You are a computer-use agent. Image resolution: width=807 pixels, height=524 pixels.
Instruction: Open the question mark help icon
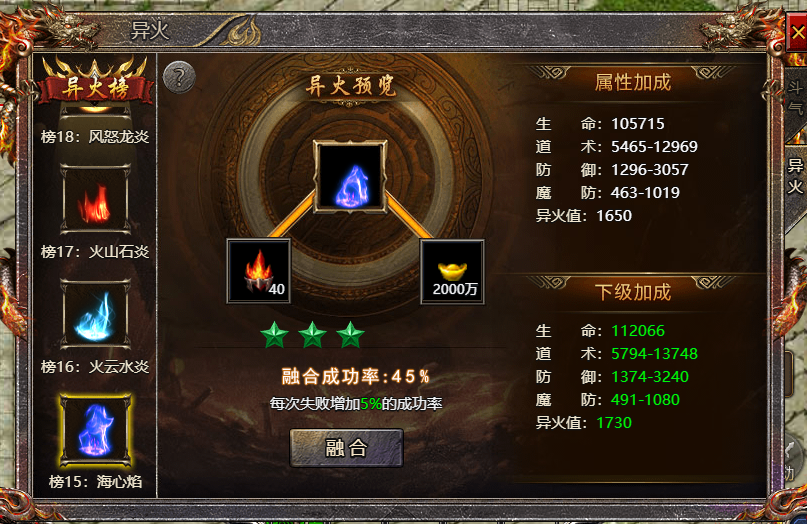178,76
